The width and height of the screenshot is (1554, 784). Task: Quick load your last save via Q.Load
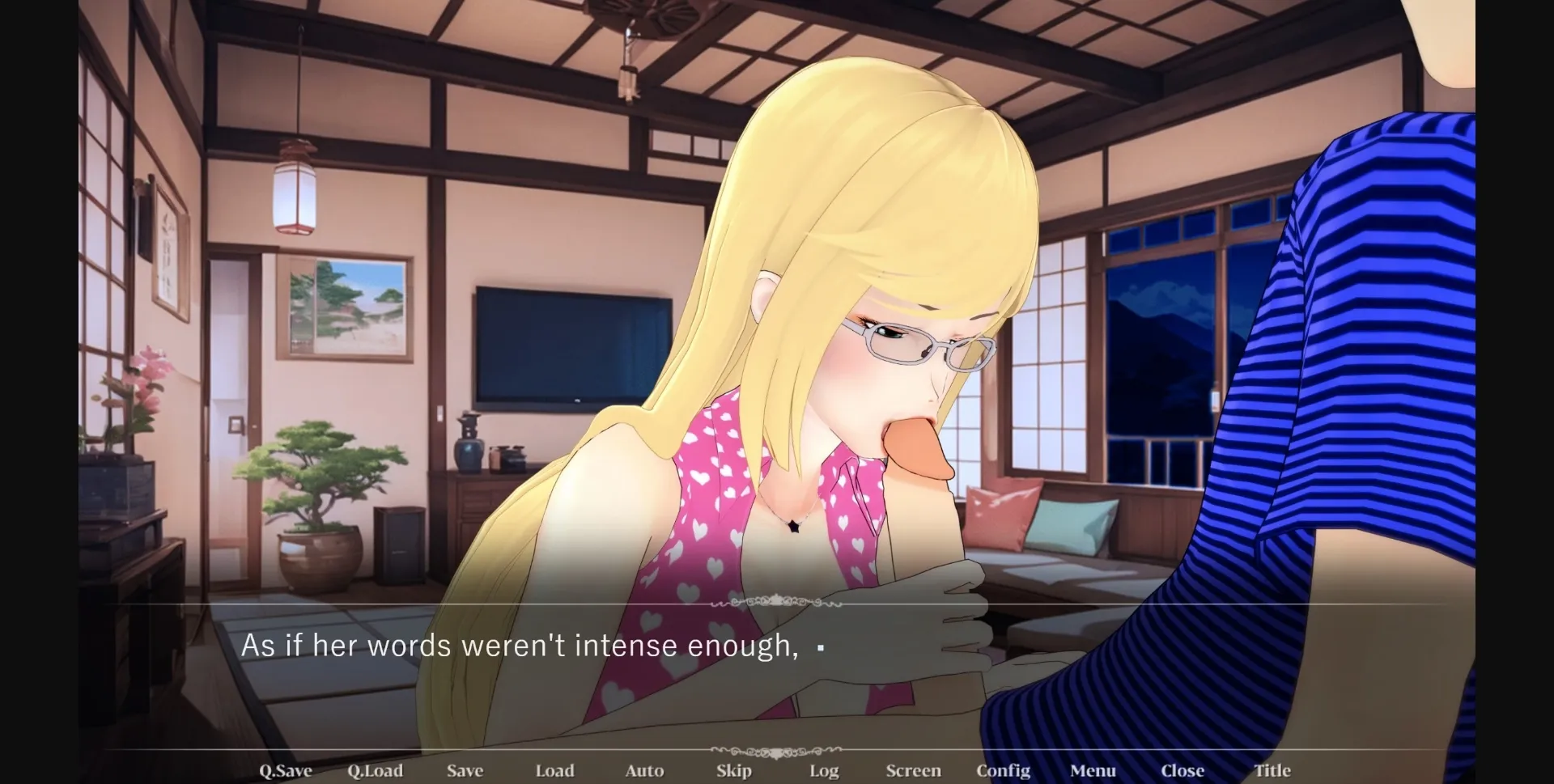(x=376, y=770)
